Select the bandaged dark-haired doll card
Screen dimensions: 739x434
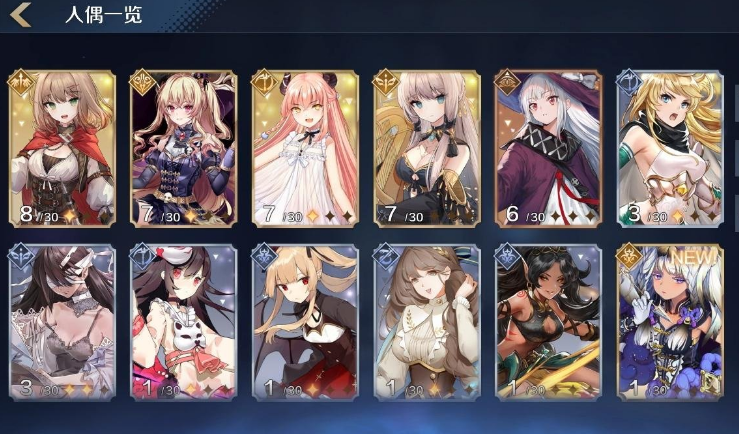tap(61, 322)
